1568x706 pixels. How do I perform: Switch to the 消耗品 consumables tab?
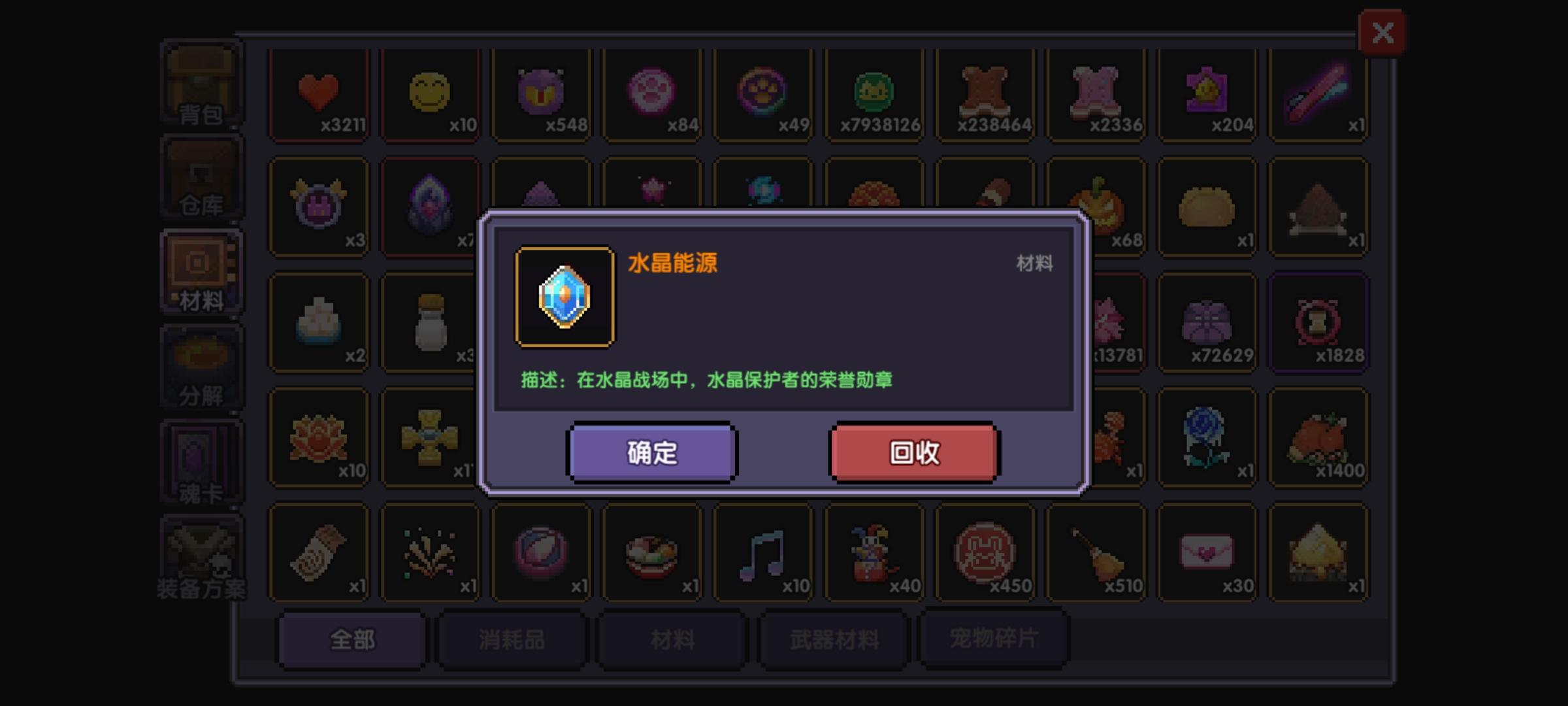point(512,641)
